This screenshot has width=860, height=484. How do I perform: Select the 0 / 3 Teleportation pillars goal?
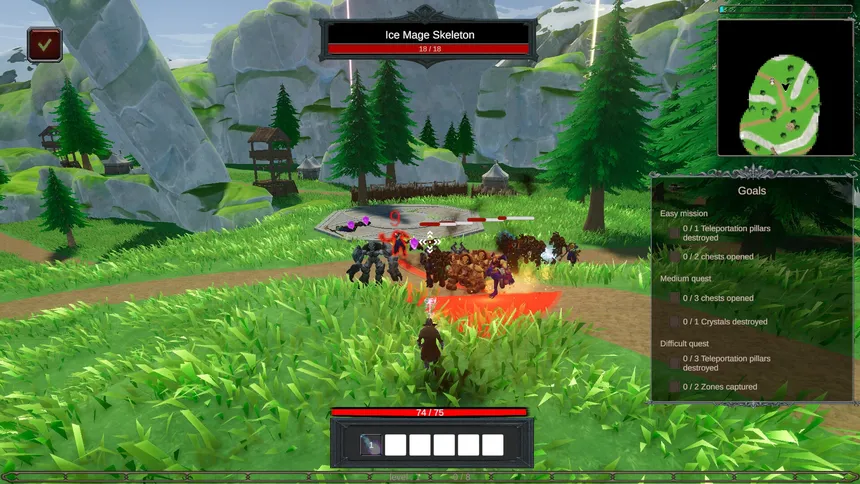726,363
